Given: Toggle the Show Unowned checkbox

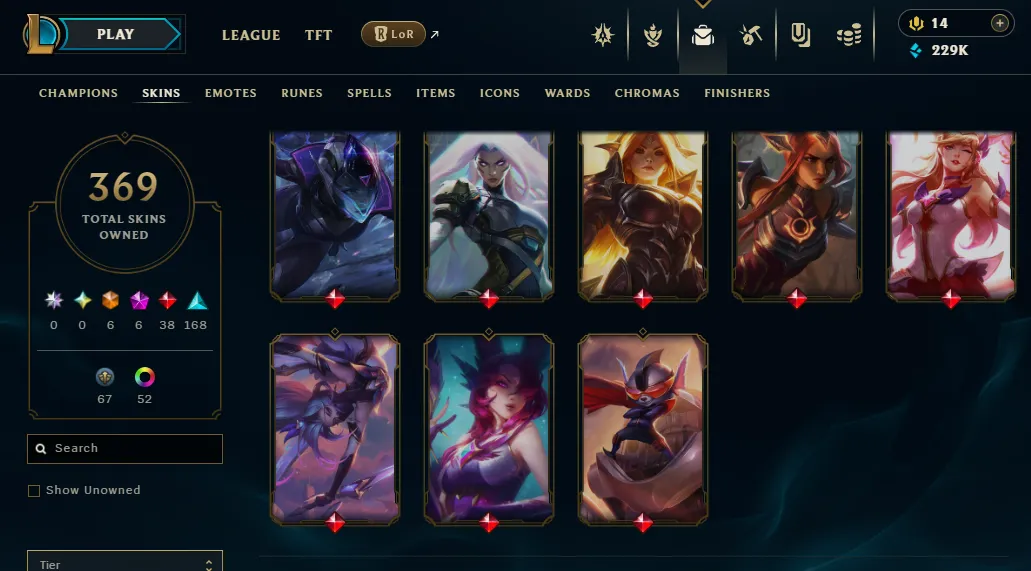Looking at the screenshot, I should pyautogui.click(x=34, y=491).
